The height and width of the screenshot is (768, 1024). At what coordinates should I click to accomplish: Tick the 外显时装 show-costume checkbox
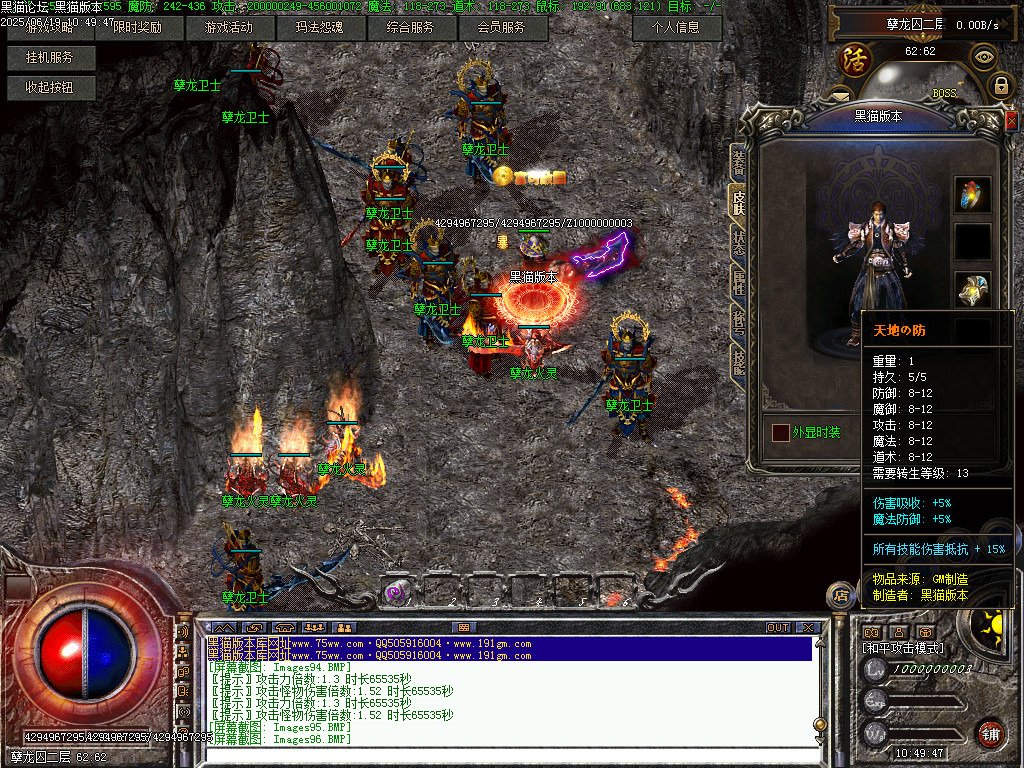click(780, 433)
